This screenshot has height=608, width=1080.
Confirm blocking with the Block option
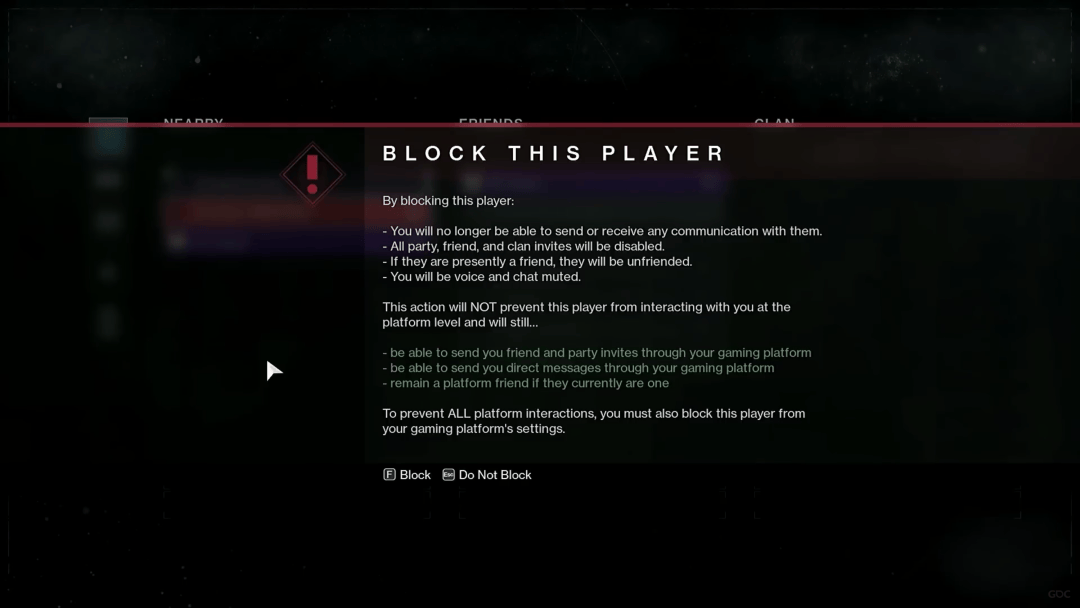(x=407, y=475)
